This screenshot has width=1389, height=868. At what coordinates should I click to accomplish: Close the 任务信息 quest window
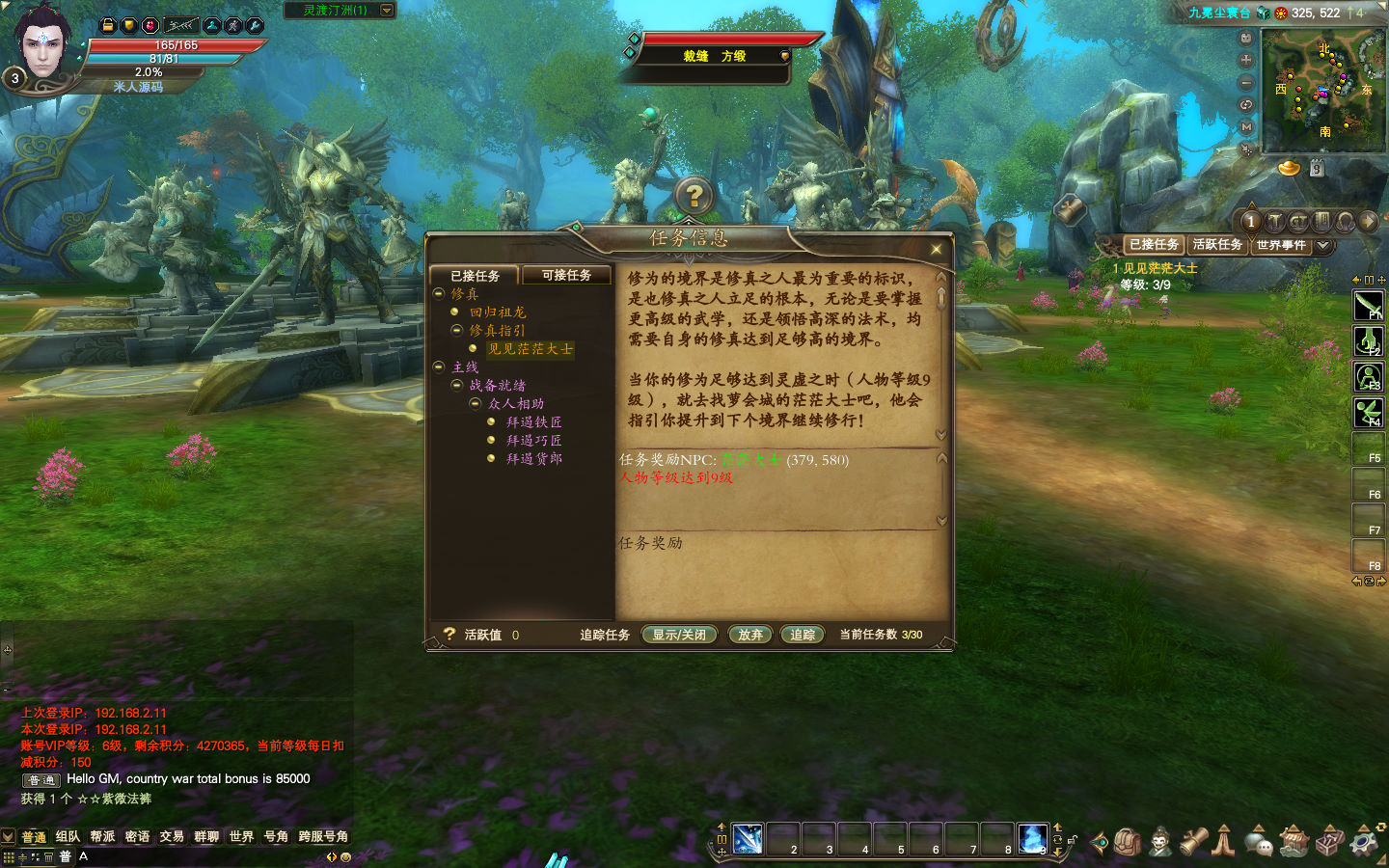point(936,250)
